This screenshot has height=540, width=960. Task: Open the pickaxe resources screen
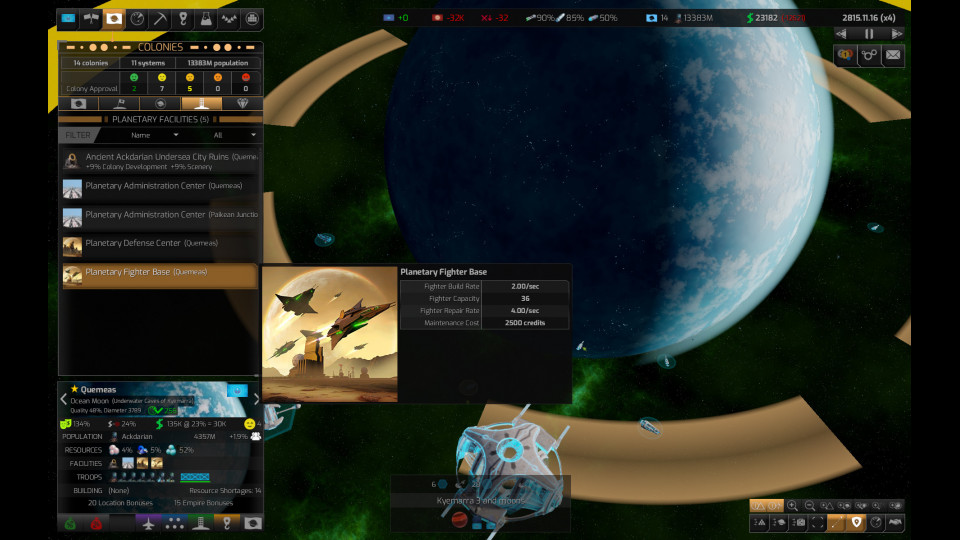(160, 19)
